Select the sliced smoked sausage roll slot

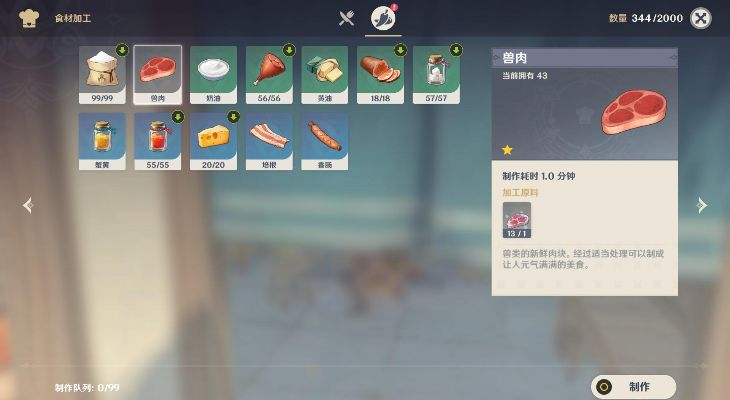pyautogui.click(x=380, y=72)
